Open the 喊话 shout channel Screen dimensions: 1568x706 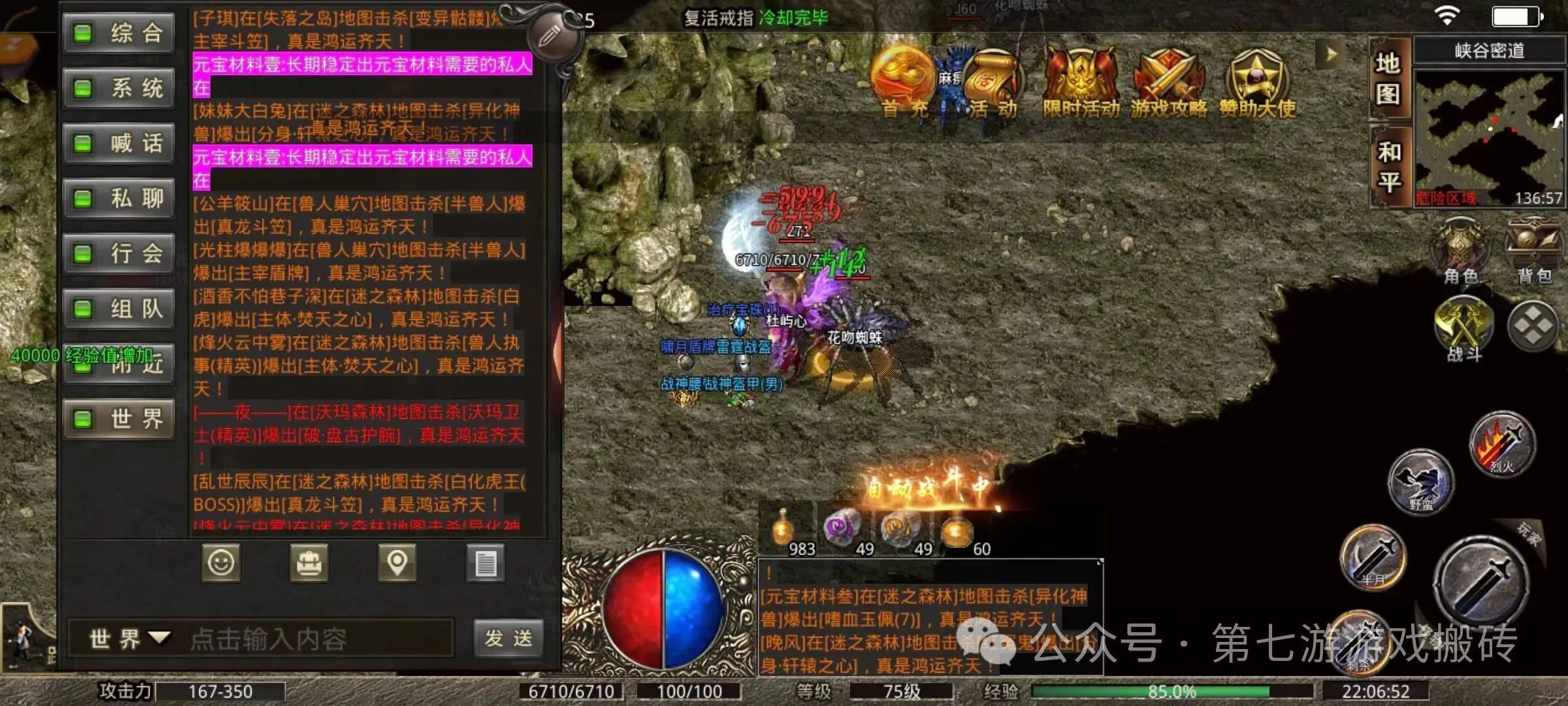(119, 143)
